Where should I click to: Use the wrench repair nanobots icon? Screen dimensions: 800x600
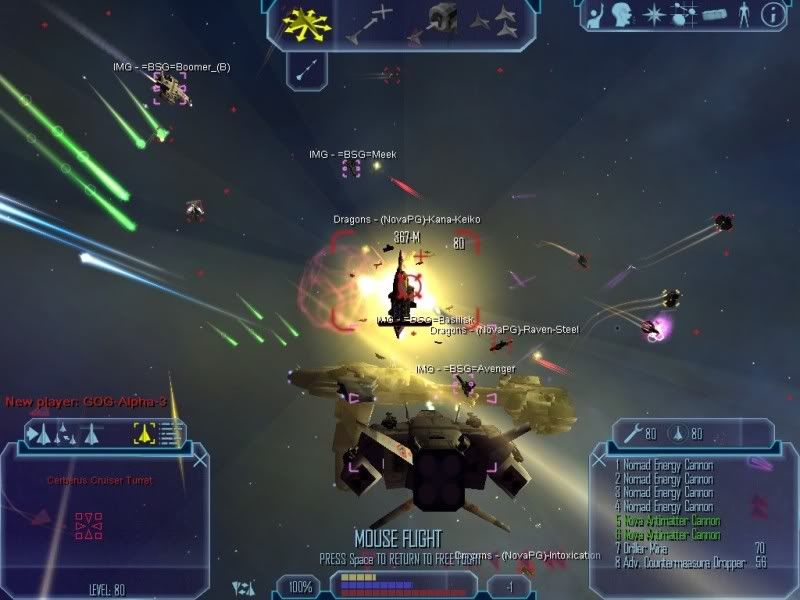(631, 434)
